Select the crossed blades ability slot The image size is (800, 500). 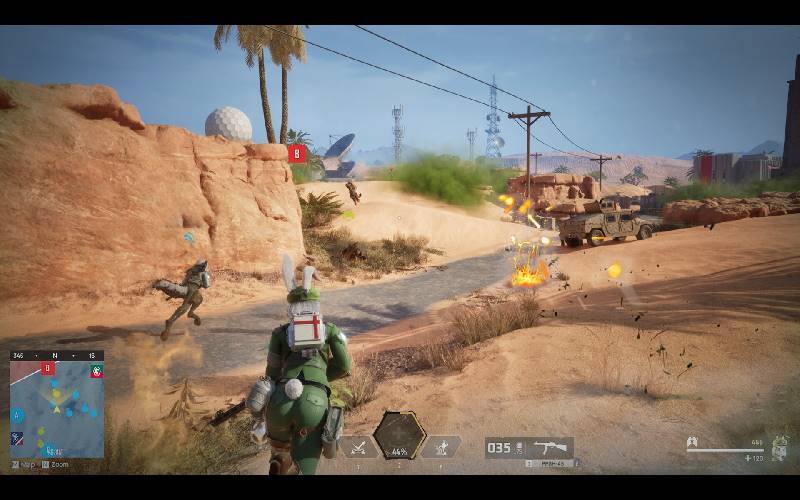[357, 447]
